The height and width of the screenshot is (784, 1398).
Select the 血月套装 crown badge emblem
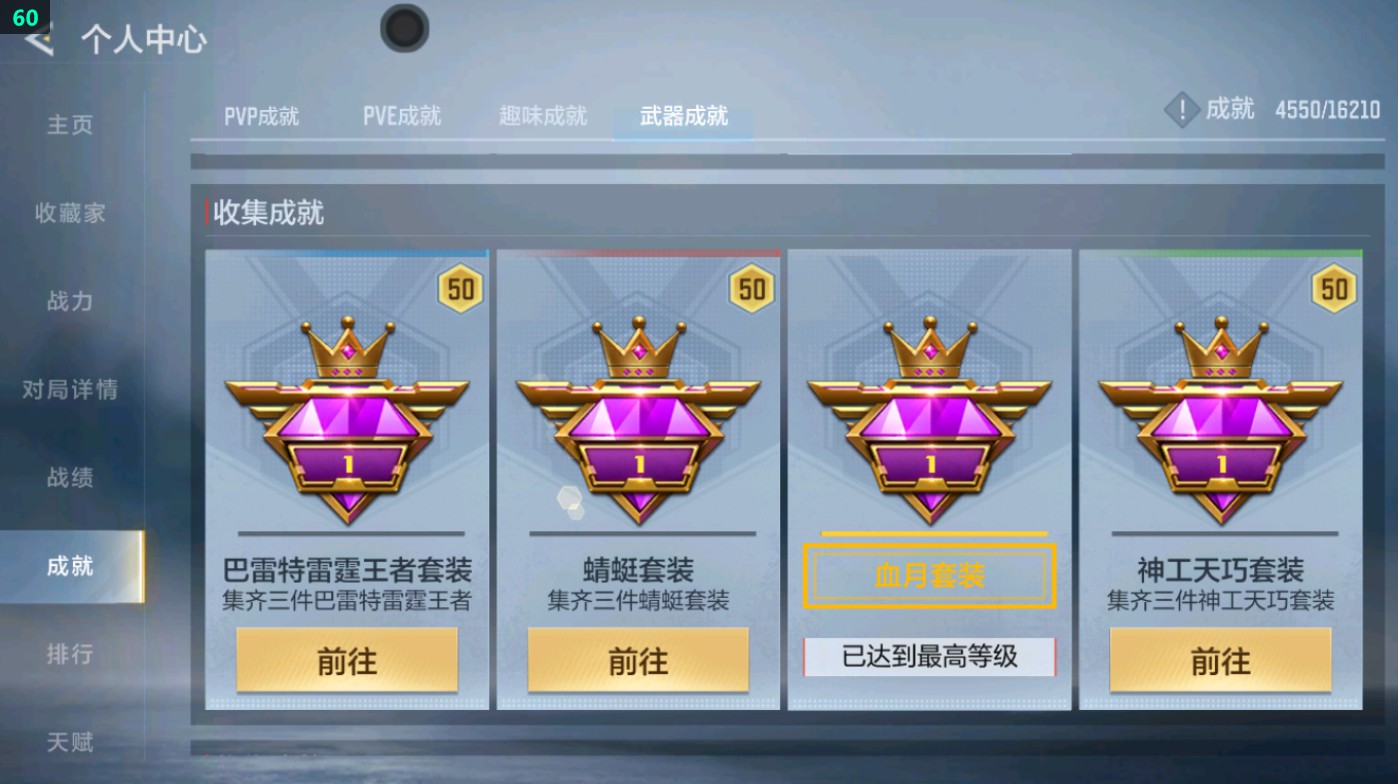click(930, 420)
